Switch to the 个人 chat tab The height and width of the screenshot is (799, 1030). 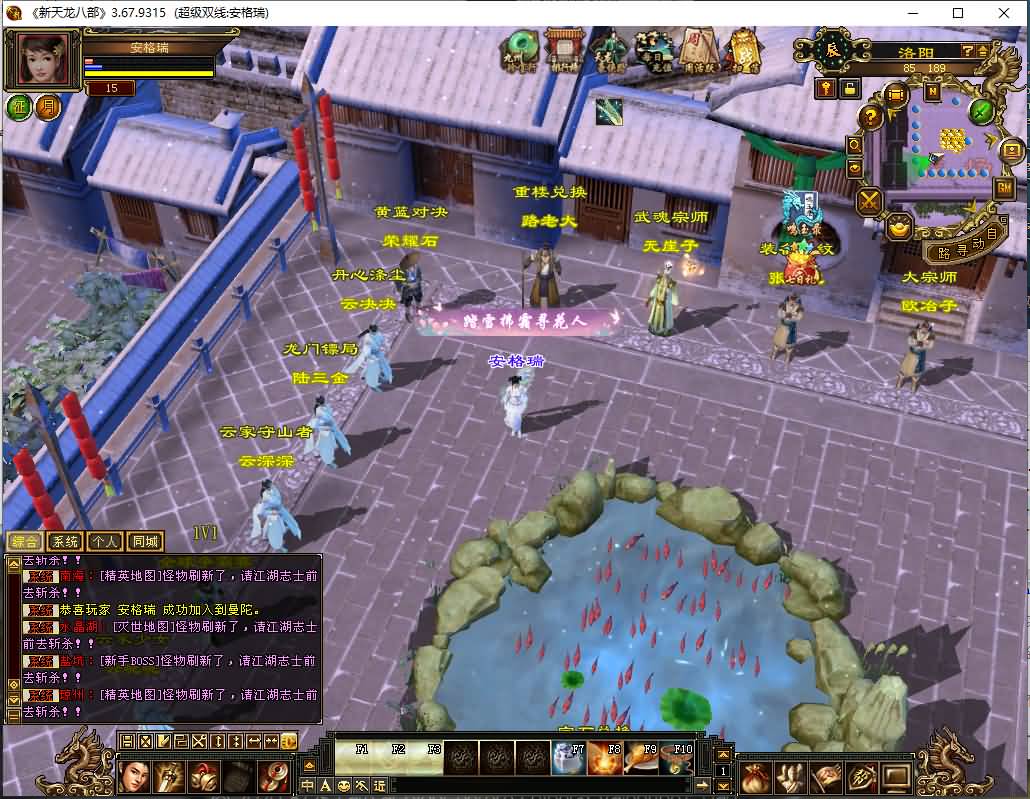pos(104,542)
